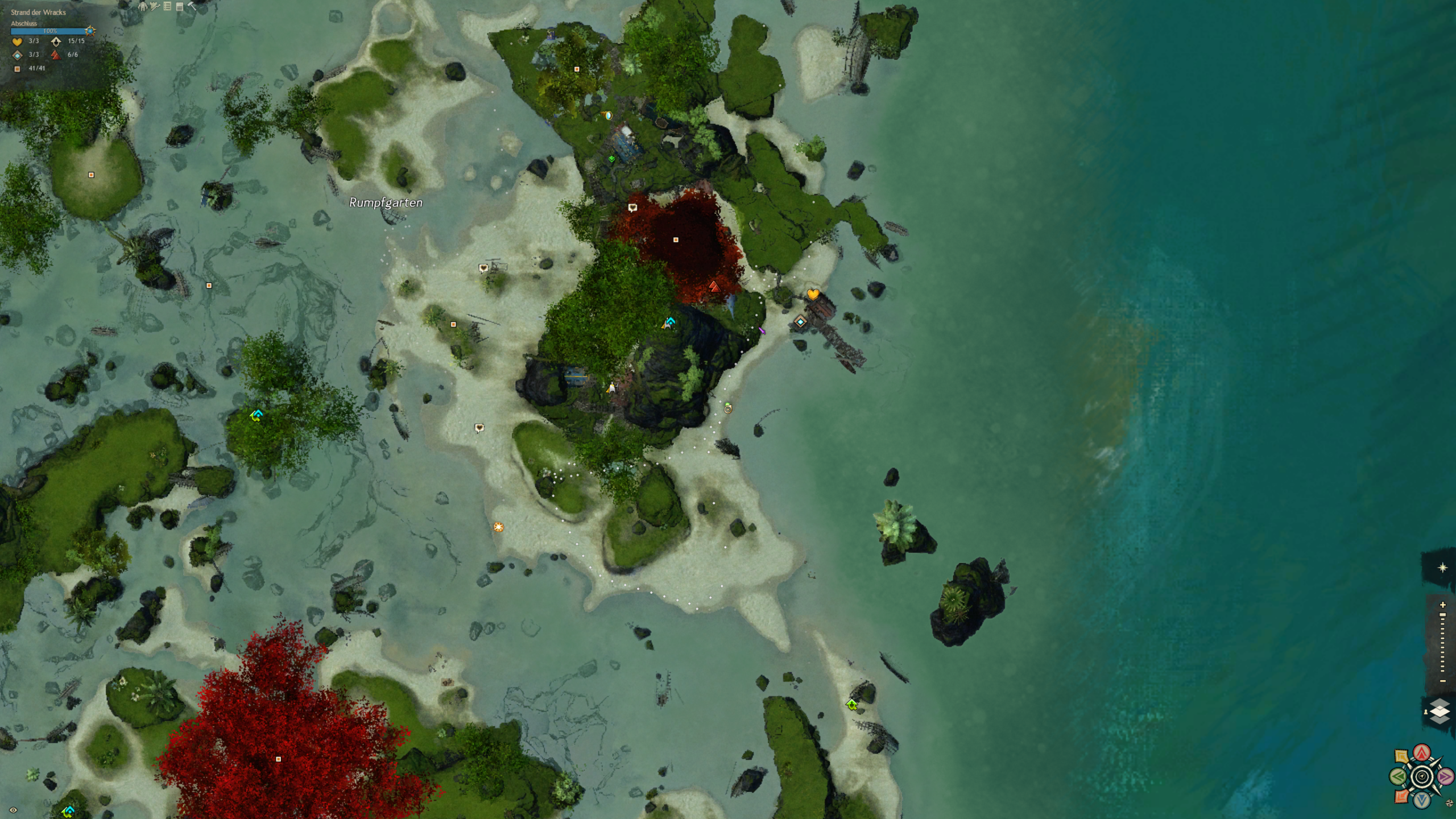The width and height of the screenshot is (1456, 819).
Task: Click the red up-arrow compass marker
Action: (x=1422, y=753)
